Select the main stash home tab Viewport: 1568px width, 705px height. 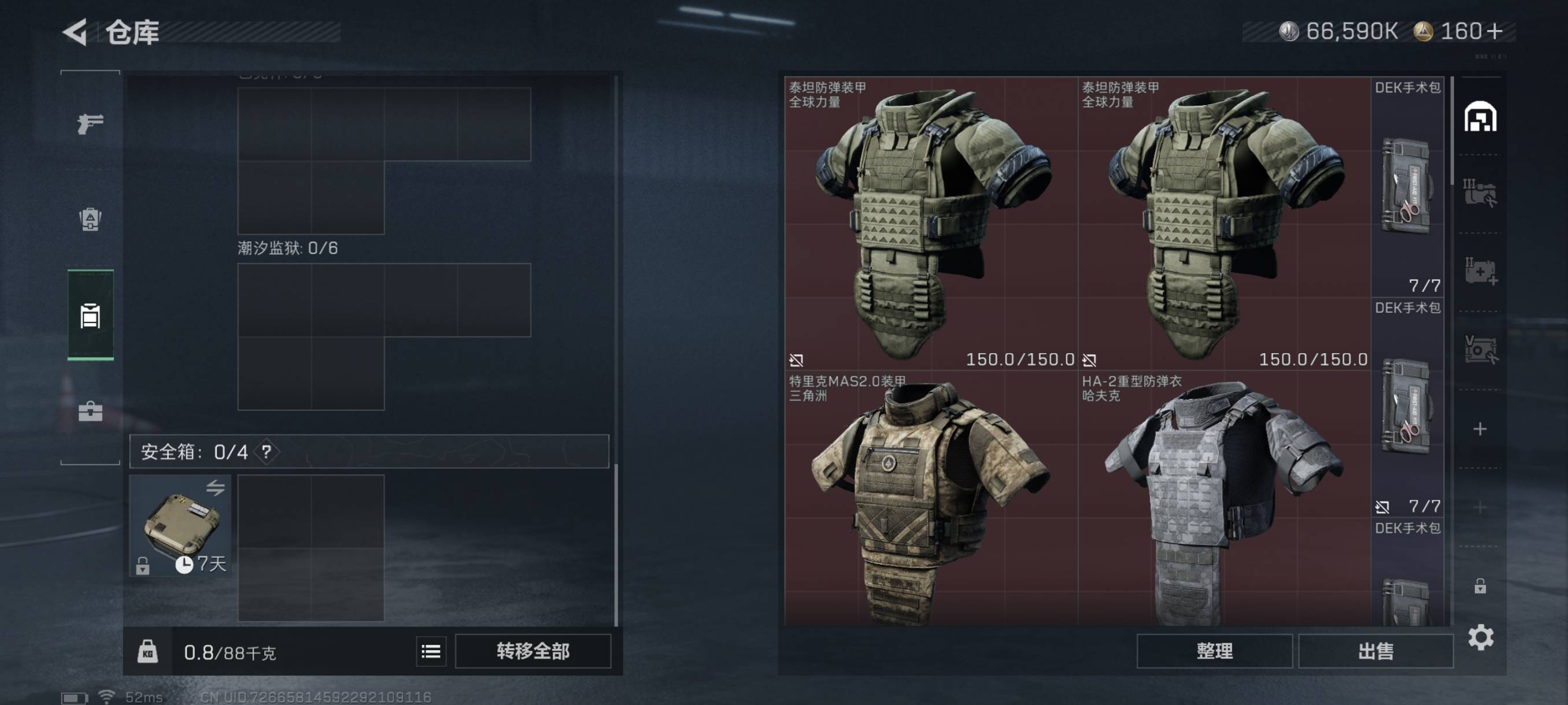[x=1480, y=117]
